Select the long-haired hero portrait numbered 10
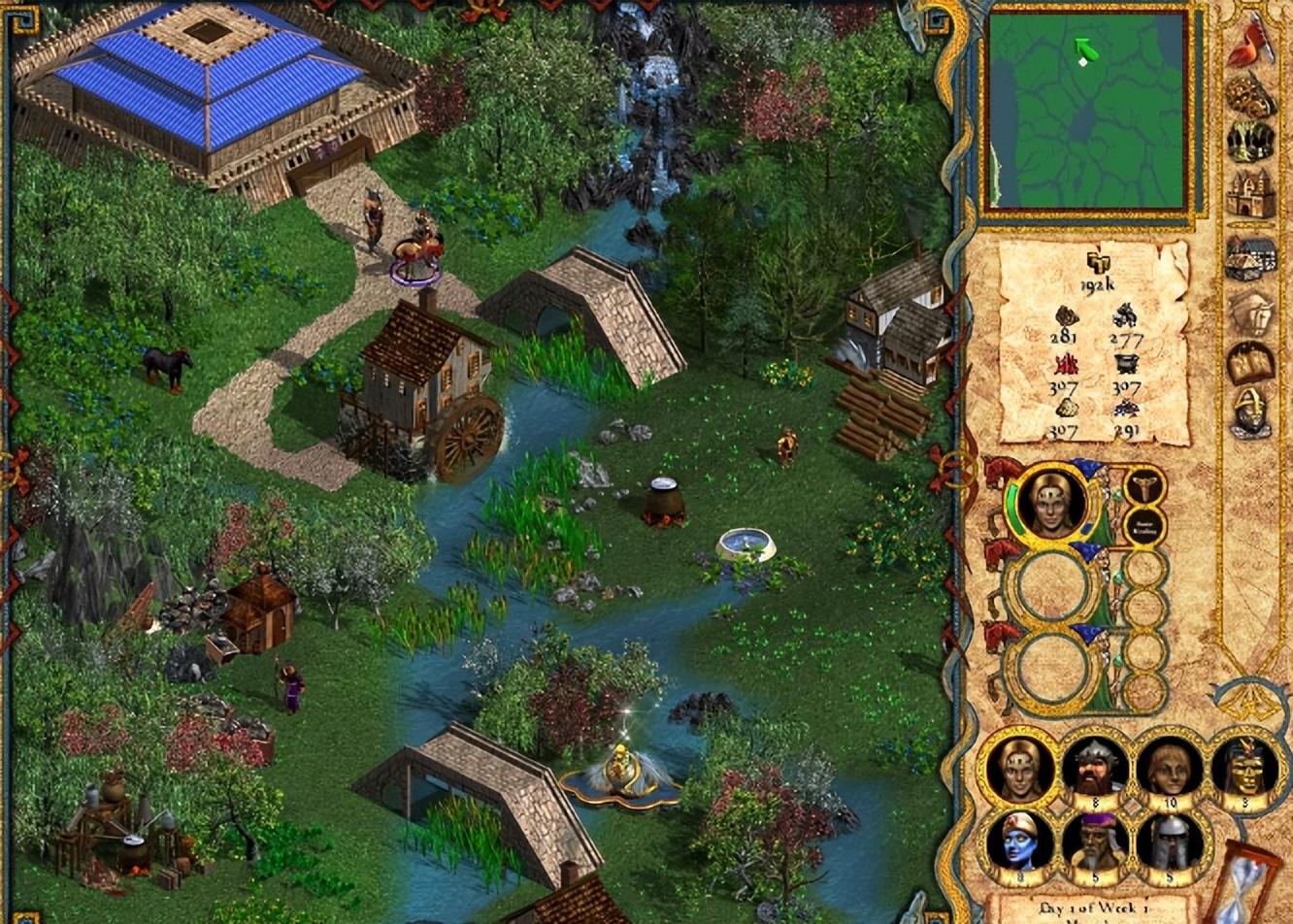1293x924 pixels. coord(1169,767)
